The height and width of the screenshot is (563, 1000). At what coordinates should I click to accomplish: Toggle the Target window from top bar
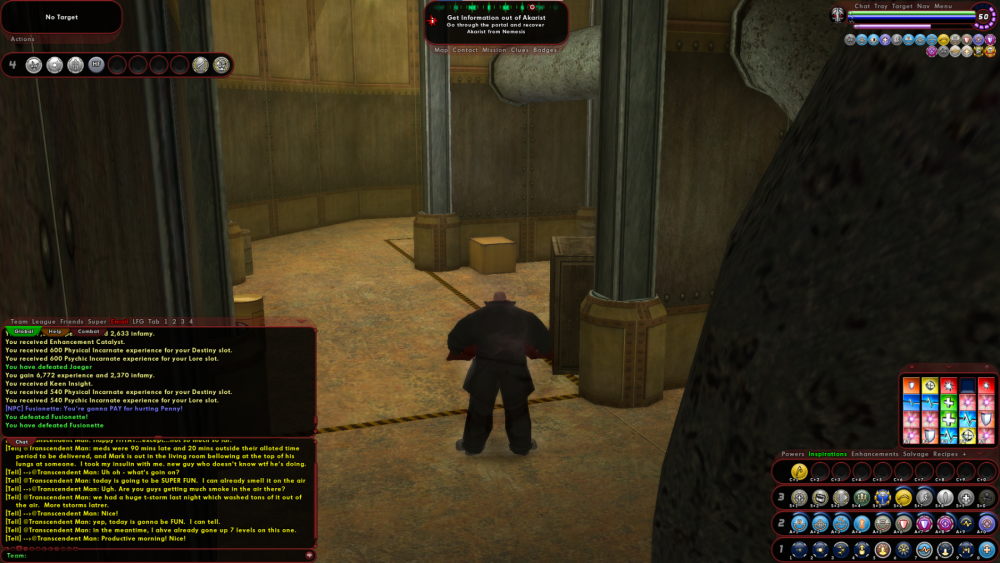pos(902,6)
